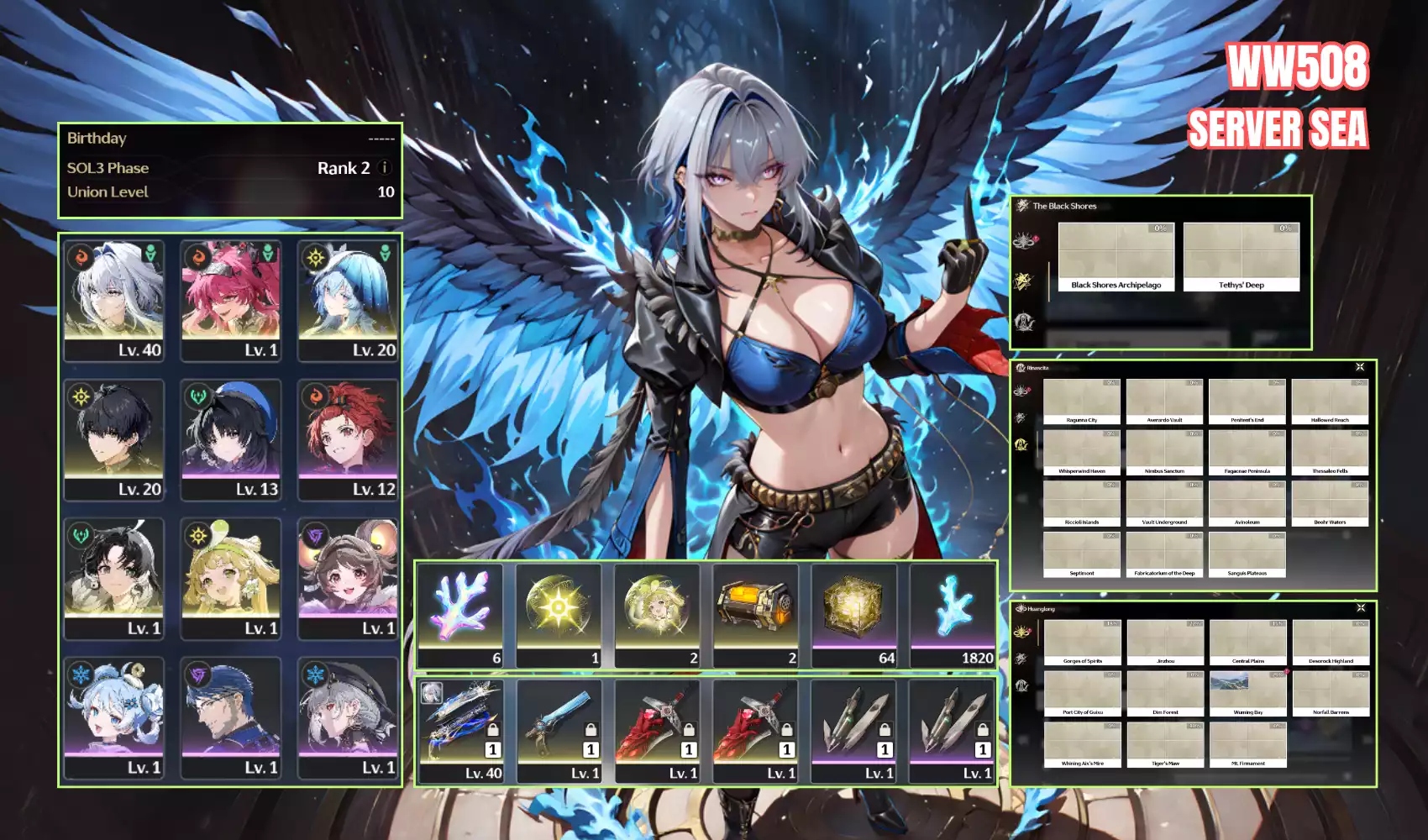Pick the red-haired Lv. 12 character
Viewport: 1428px width, 840px height.
pyautogui.click(x=348, y=439)
